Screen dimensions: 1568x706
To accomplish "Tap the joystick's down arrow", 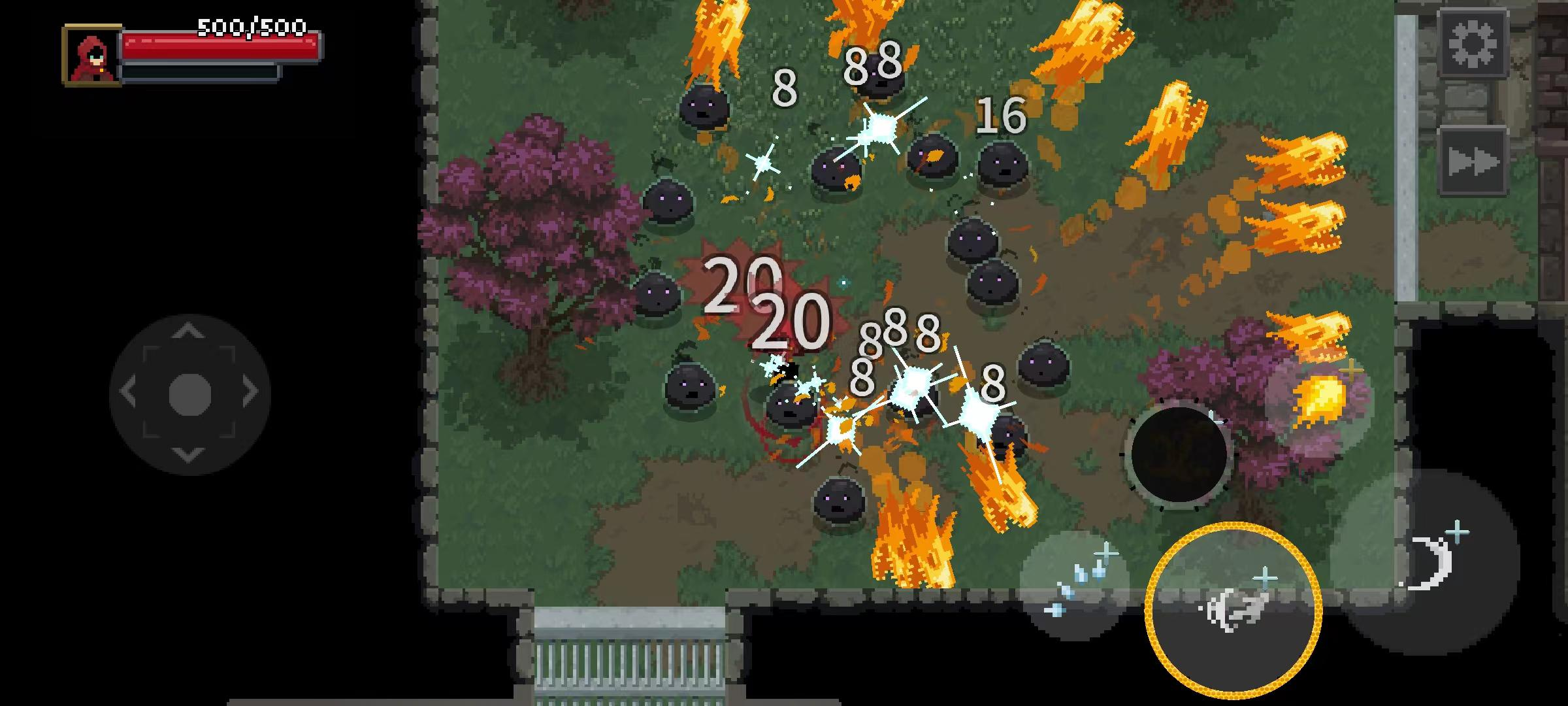I will [189, 454].
